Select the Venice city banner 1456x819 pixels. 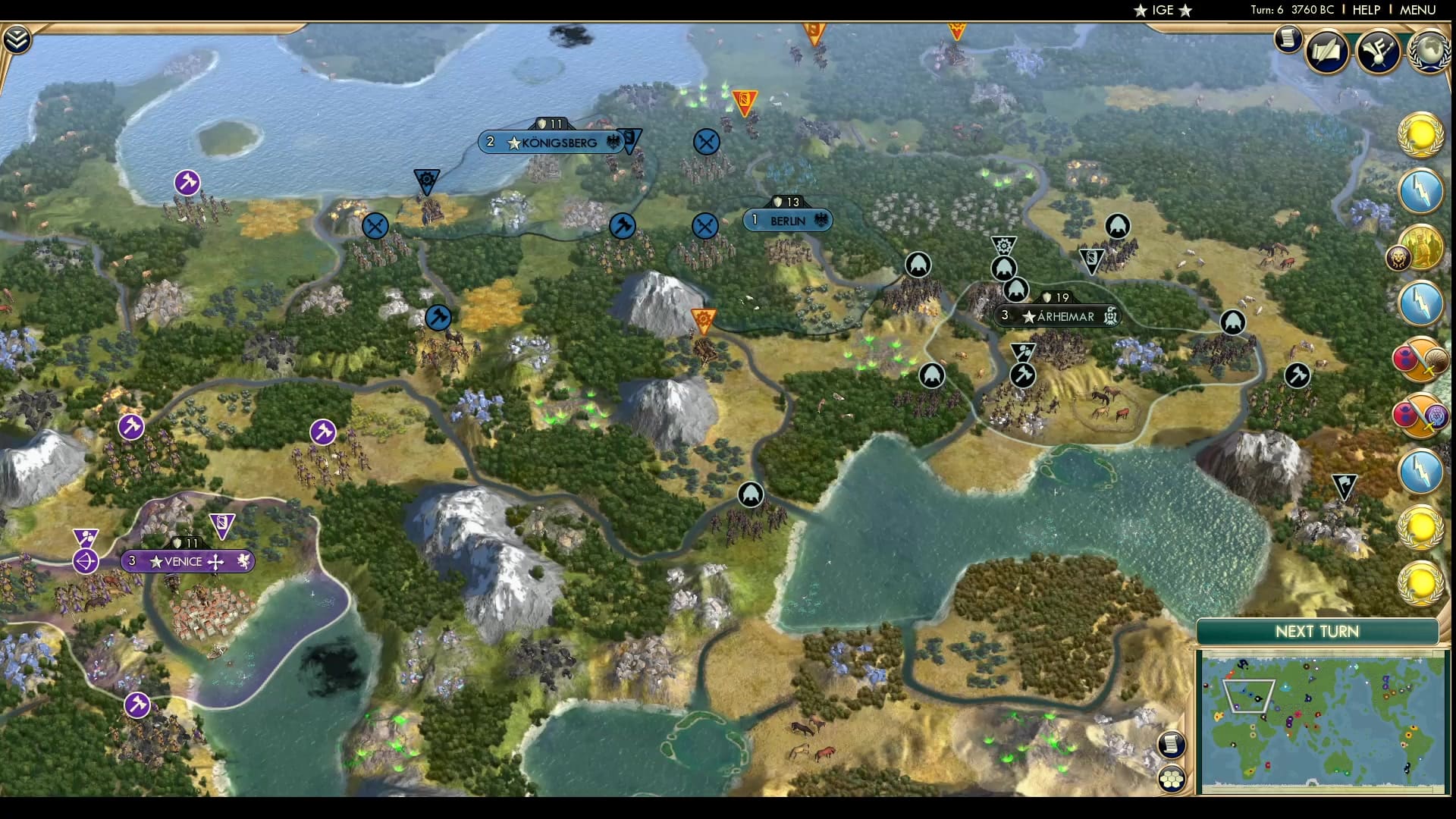(187, 561)
